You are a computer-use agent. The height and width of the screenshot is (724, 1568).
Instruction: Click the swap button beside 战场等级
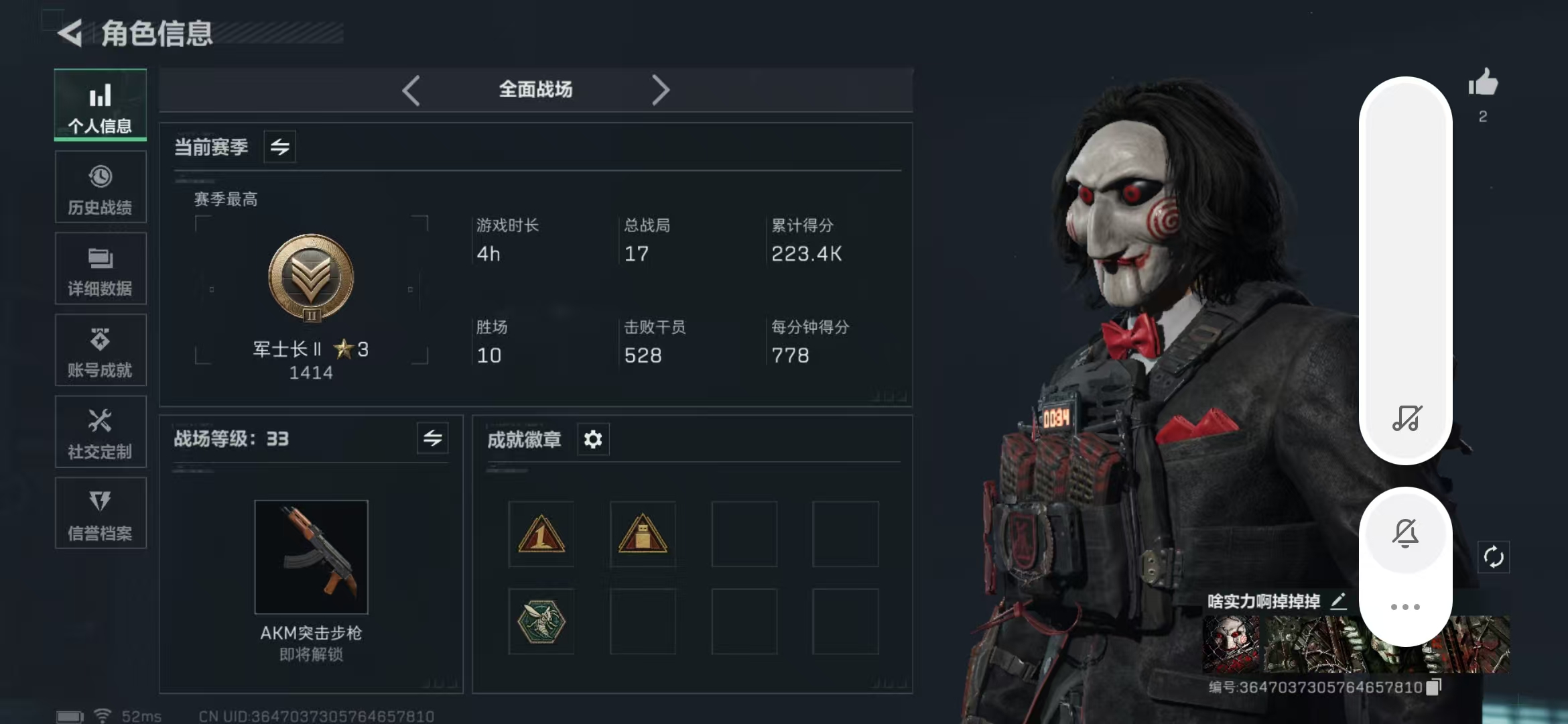(432, 438)
